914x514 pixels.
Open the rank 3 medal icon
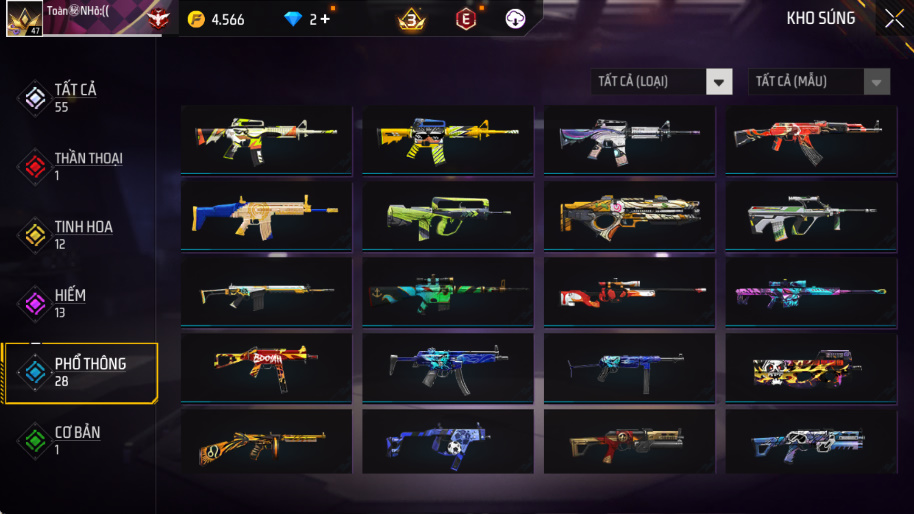[x=411, y=19]
